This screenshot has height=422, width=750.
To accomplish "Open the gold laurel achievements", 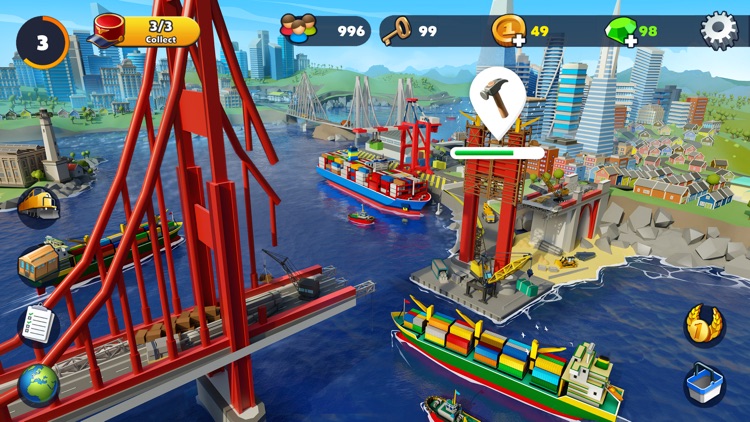I will point(704,325).
